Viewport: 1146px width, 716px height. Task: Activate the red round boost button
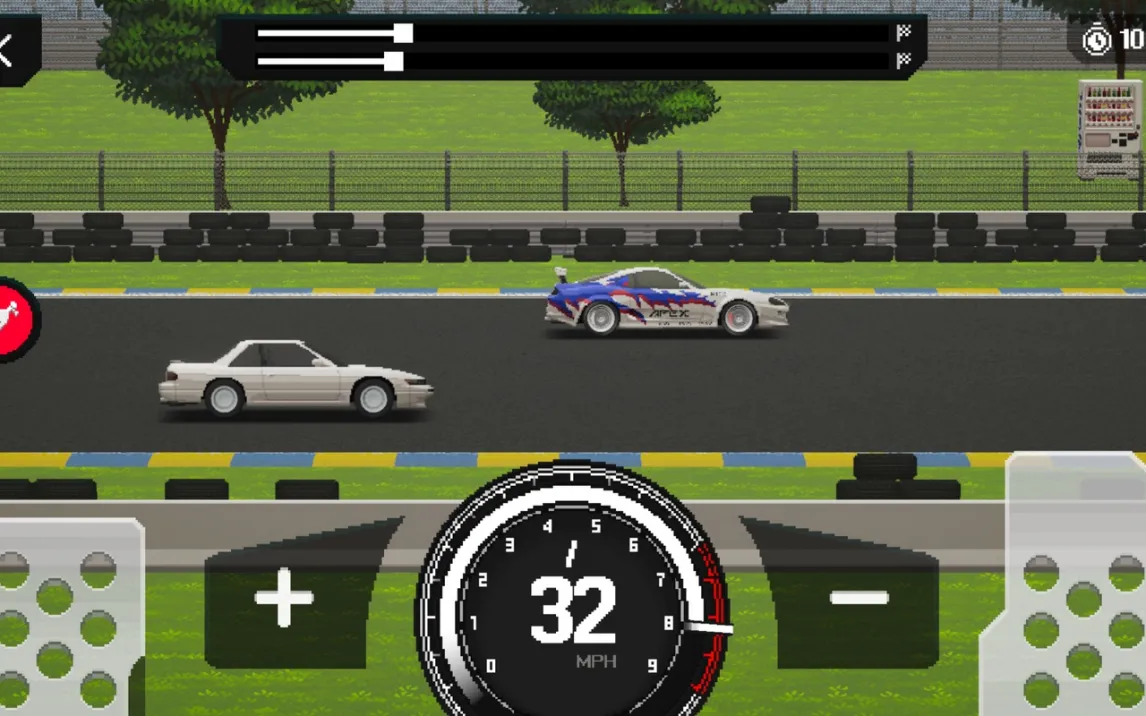pos(16,320)
